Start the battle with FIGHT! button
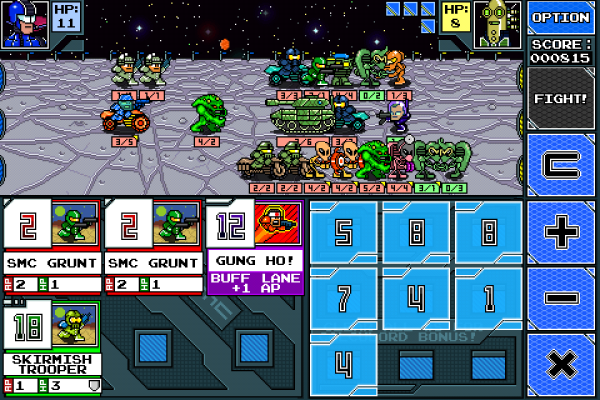The image size is (600, 400). (x=560, y=99)
